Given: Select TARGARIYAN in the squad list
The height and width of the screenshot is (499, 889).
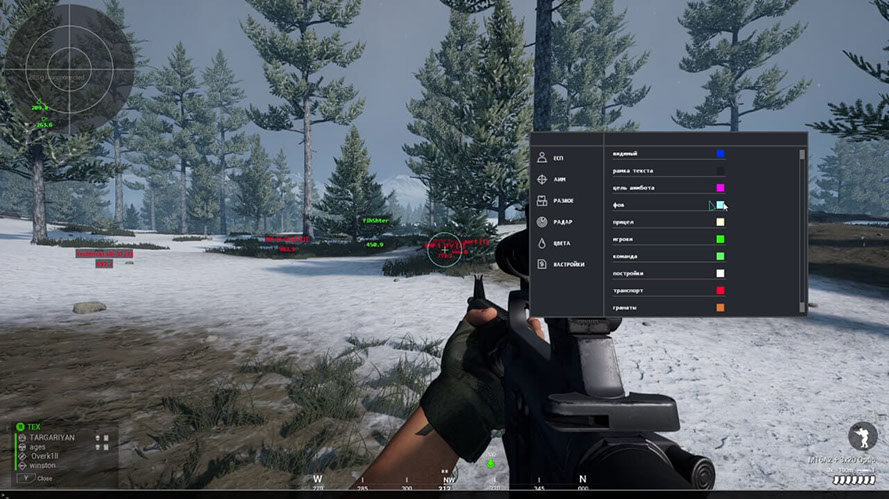Looking at the screenshot, I should [x=51, y=438].
